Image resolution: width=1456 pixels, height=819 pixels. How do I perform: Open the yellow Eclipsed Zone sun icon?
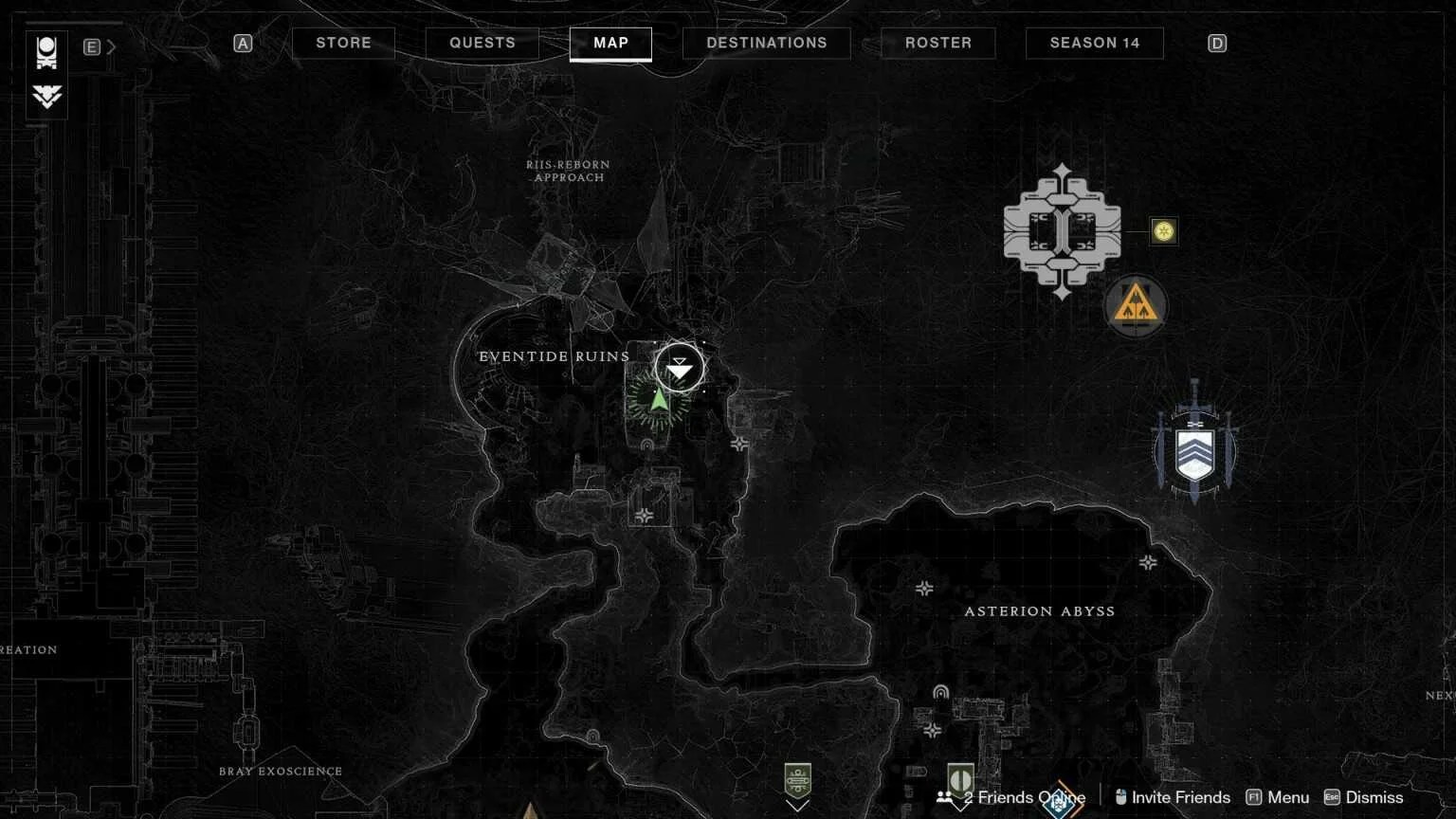click(1163, 231)
